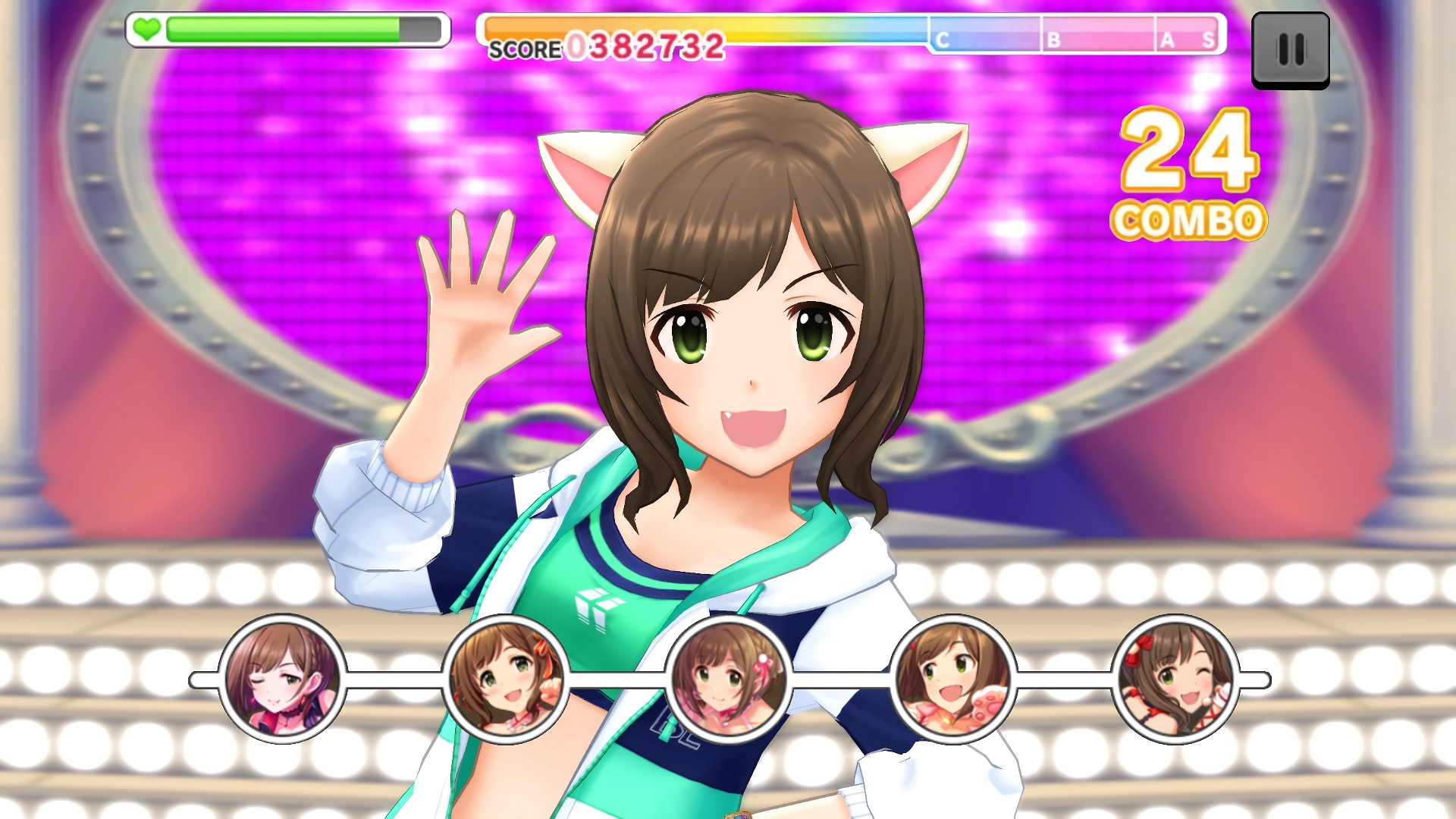Hit the note target with red-bow winking idol
This screenshot has width=1456, height=819.
coord(1175,679)
